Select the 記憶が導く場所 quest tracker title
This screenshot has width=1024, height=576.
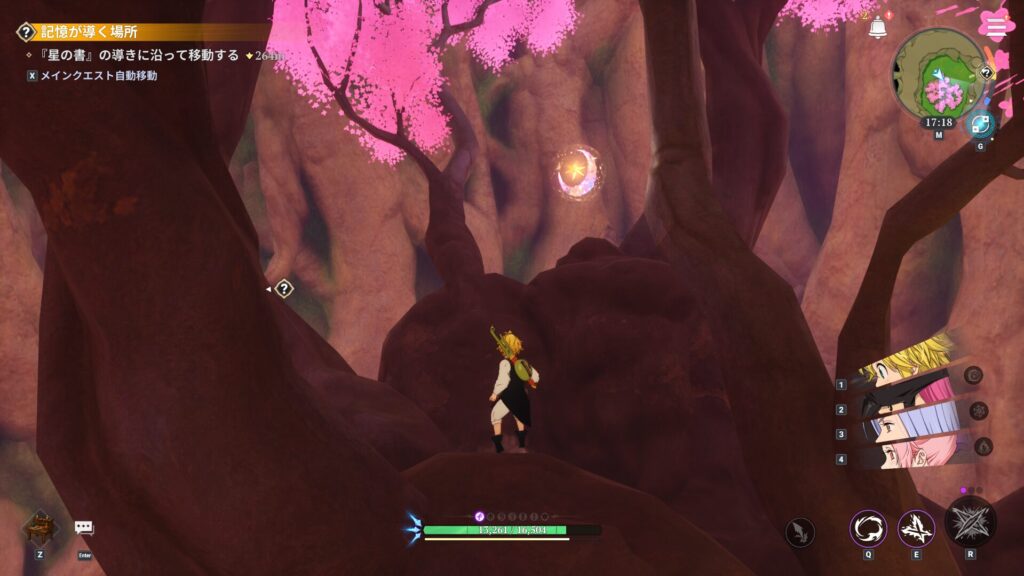88,32
